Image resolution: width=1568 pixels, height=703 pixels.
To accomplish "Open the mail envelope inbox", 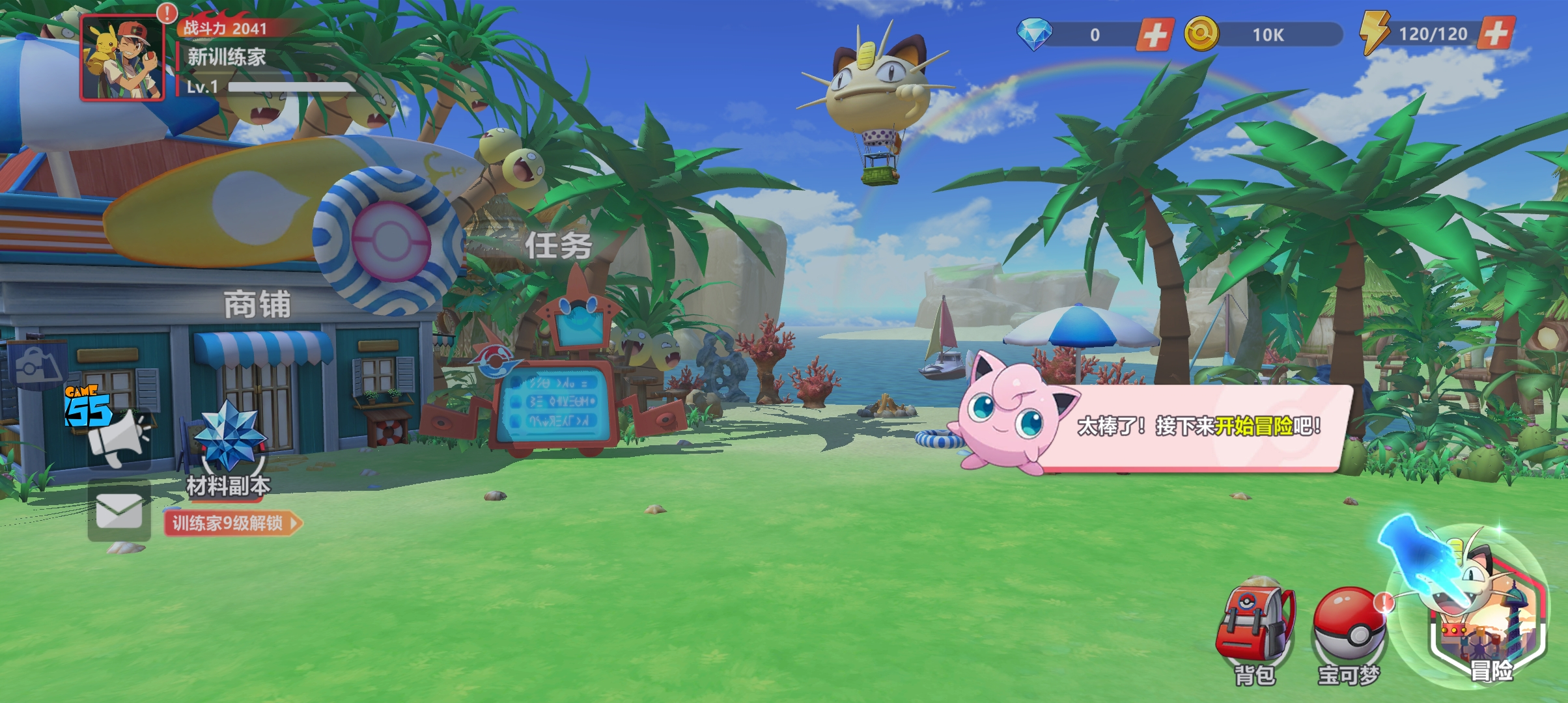I will coord(119,511).
